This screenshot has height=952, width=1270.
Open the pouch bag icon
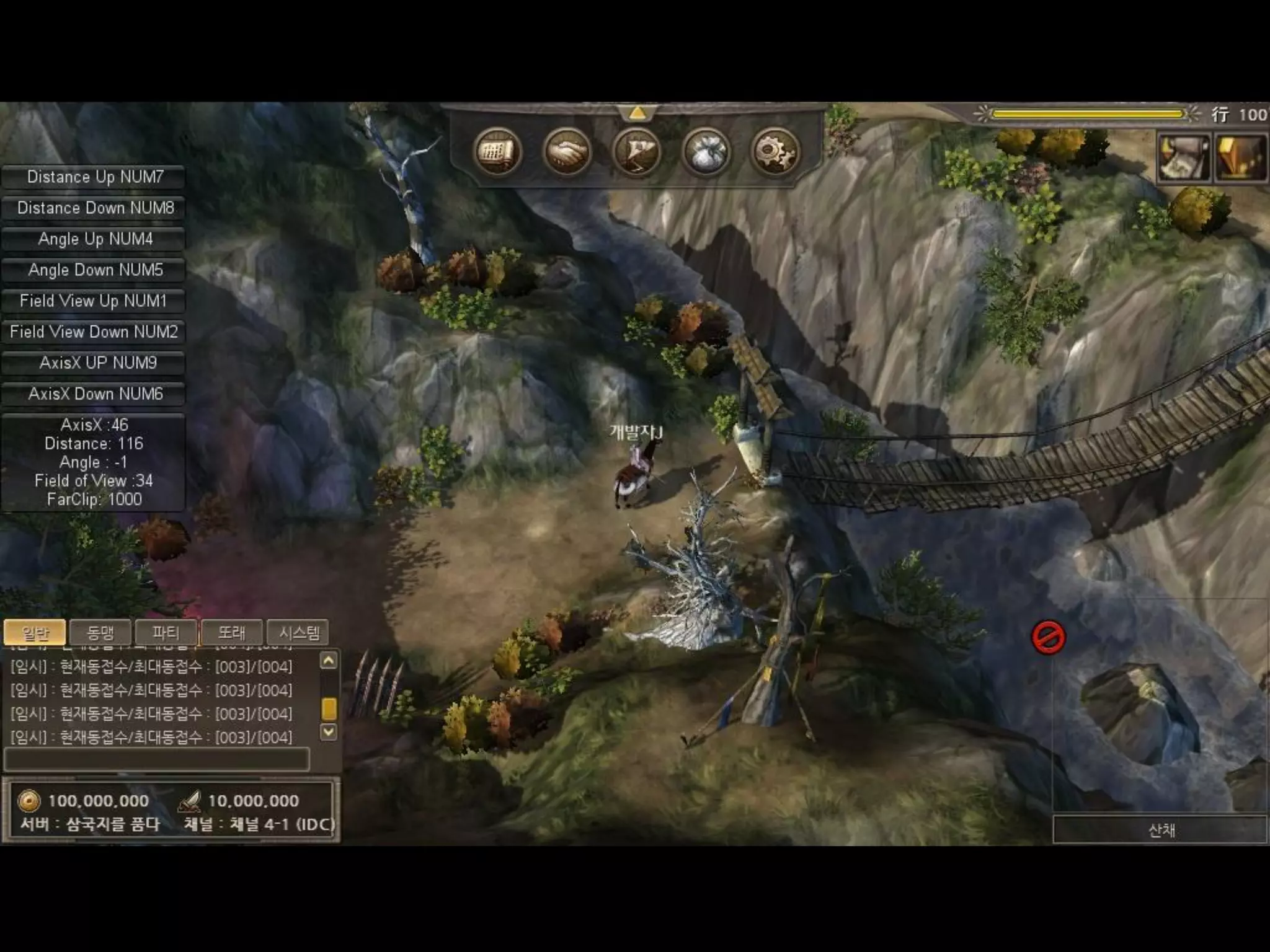click(706, 152)
